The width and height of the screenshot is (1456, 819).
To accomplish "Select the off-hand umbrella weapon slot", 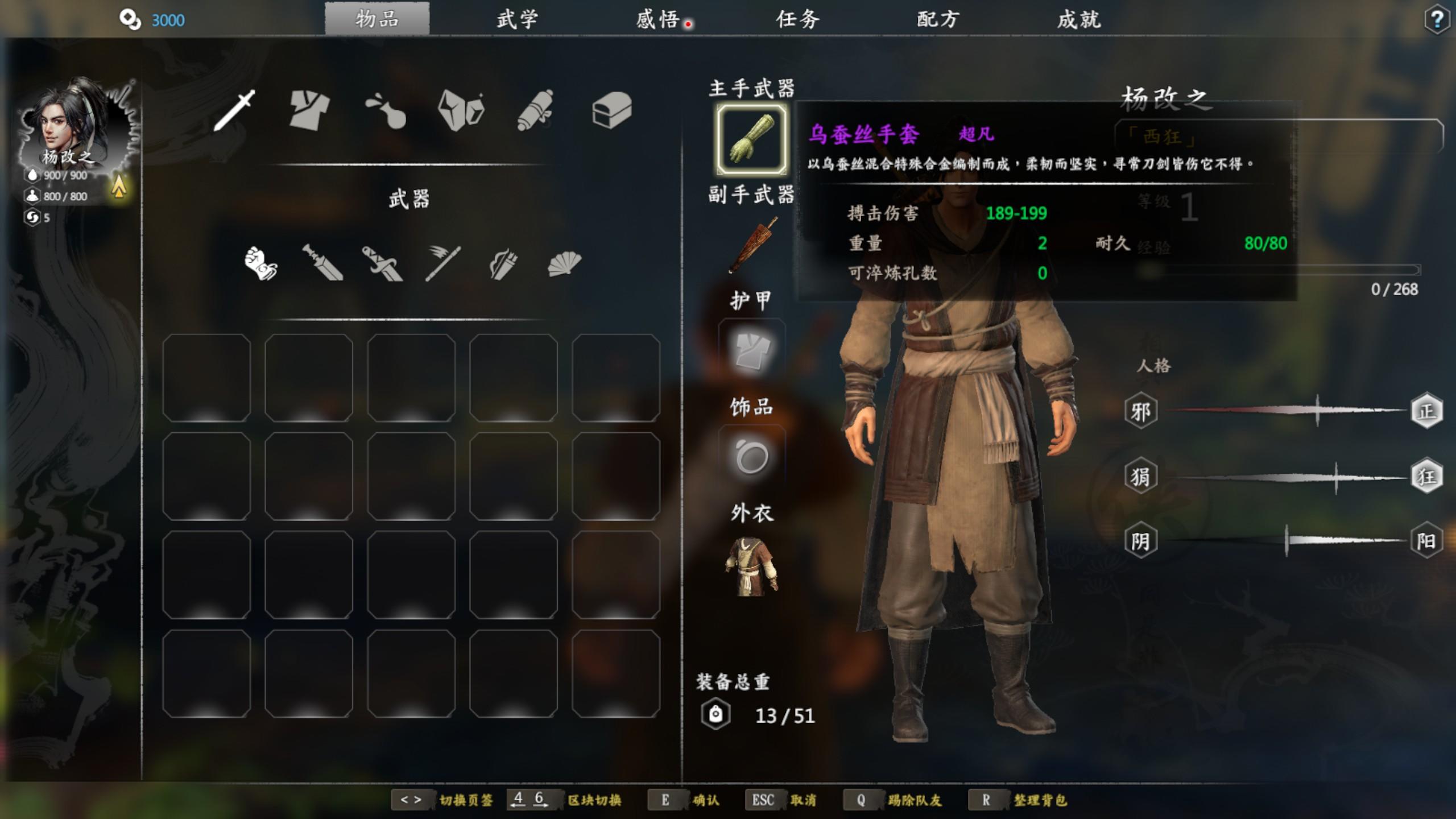I will tap(752, 246).
